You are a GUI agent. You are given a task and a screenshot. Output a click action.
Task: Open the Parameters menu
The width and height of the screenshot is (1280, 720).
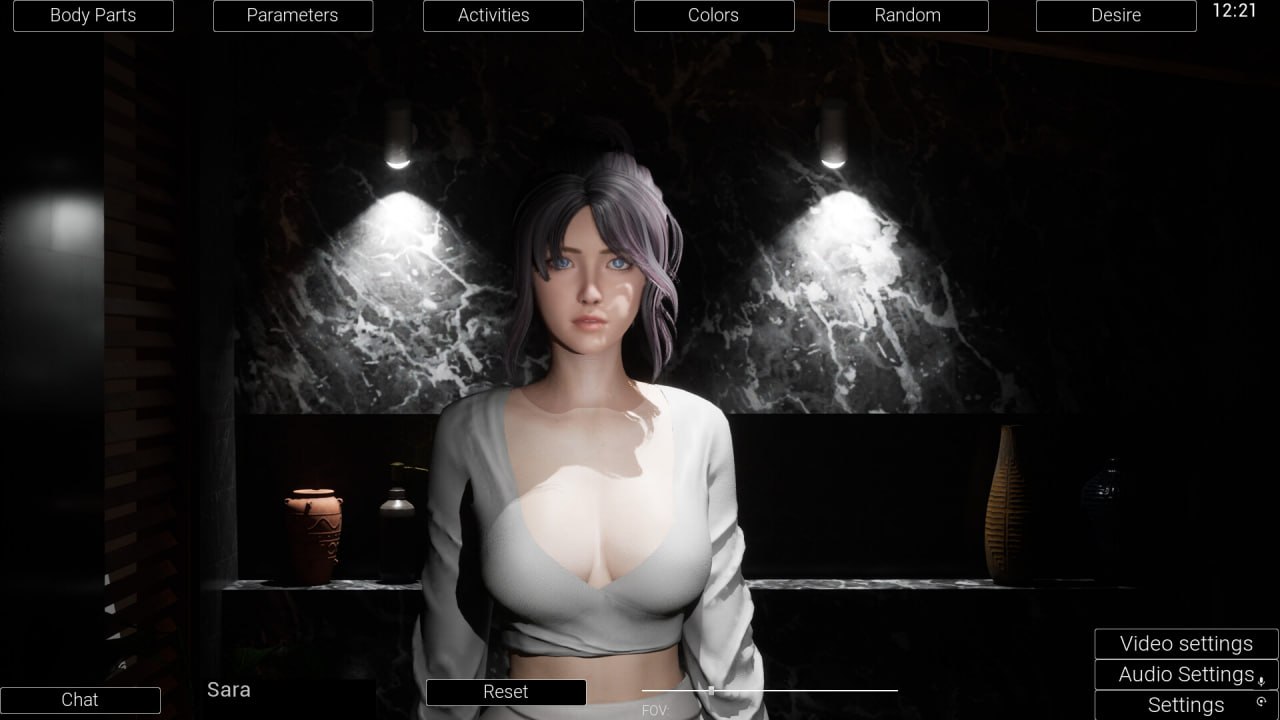tap(292, 15)
